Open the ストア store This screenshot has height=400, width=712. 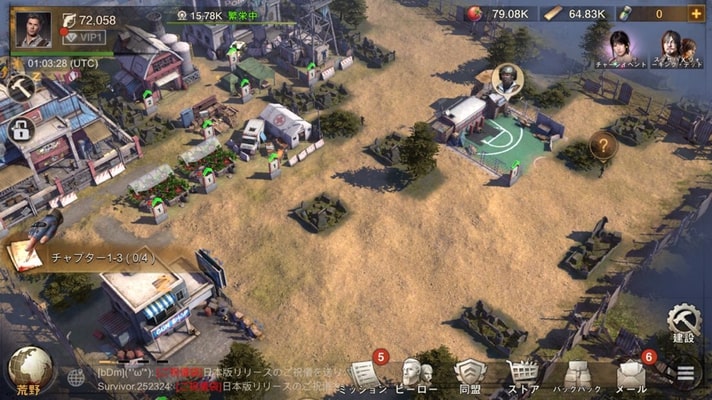point(522,374)
